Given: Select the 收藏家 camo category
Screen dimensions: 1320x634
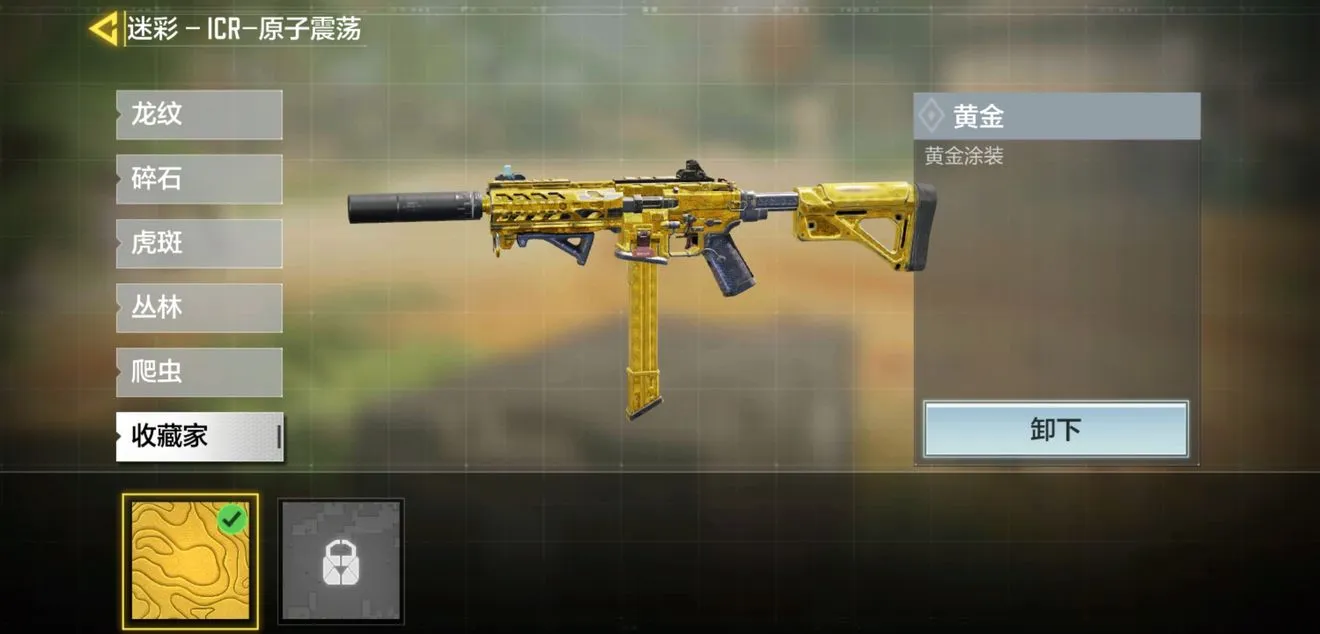Looking at the screenshot, I should click(x=199, y=436).
